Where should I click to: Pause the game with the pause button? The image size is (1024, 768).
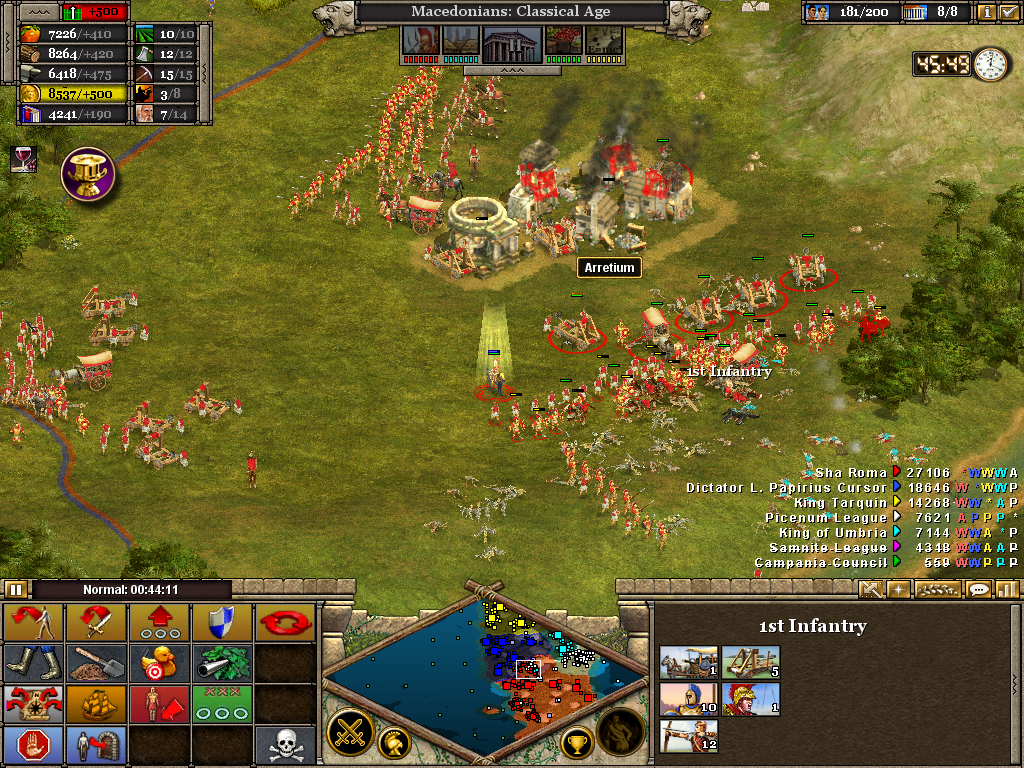[16, 589]
